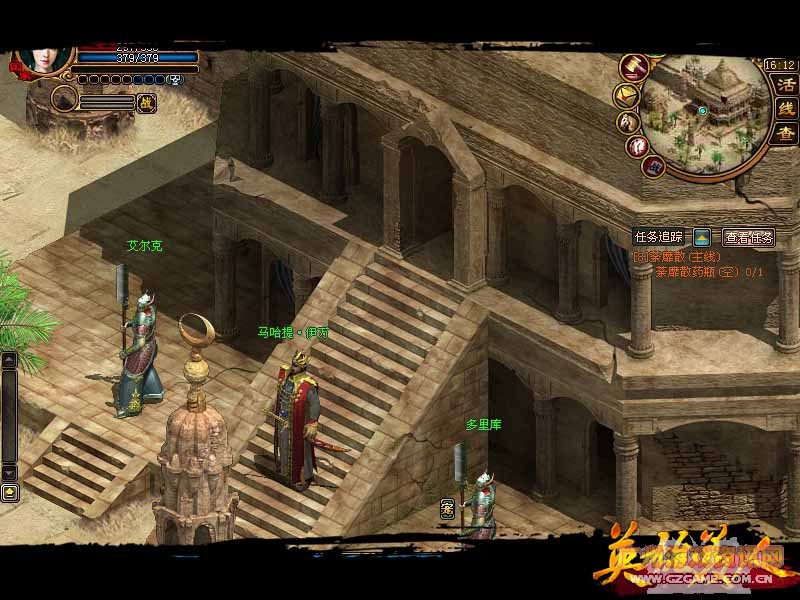Open the mail envelope icon
This screenshot has height=600, width=800.
tap(626, 95)
